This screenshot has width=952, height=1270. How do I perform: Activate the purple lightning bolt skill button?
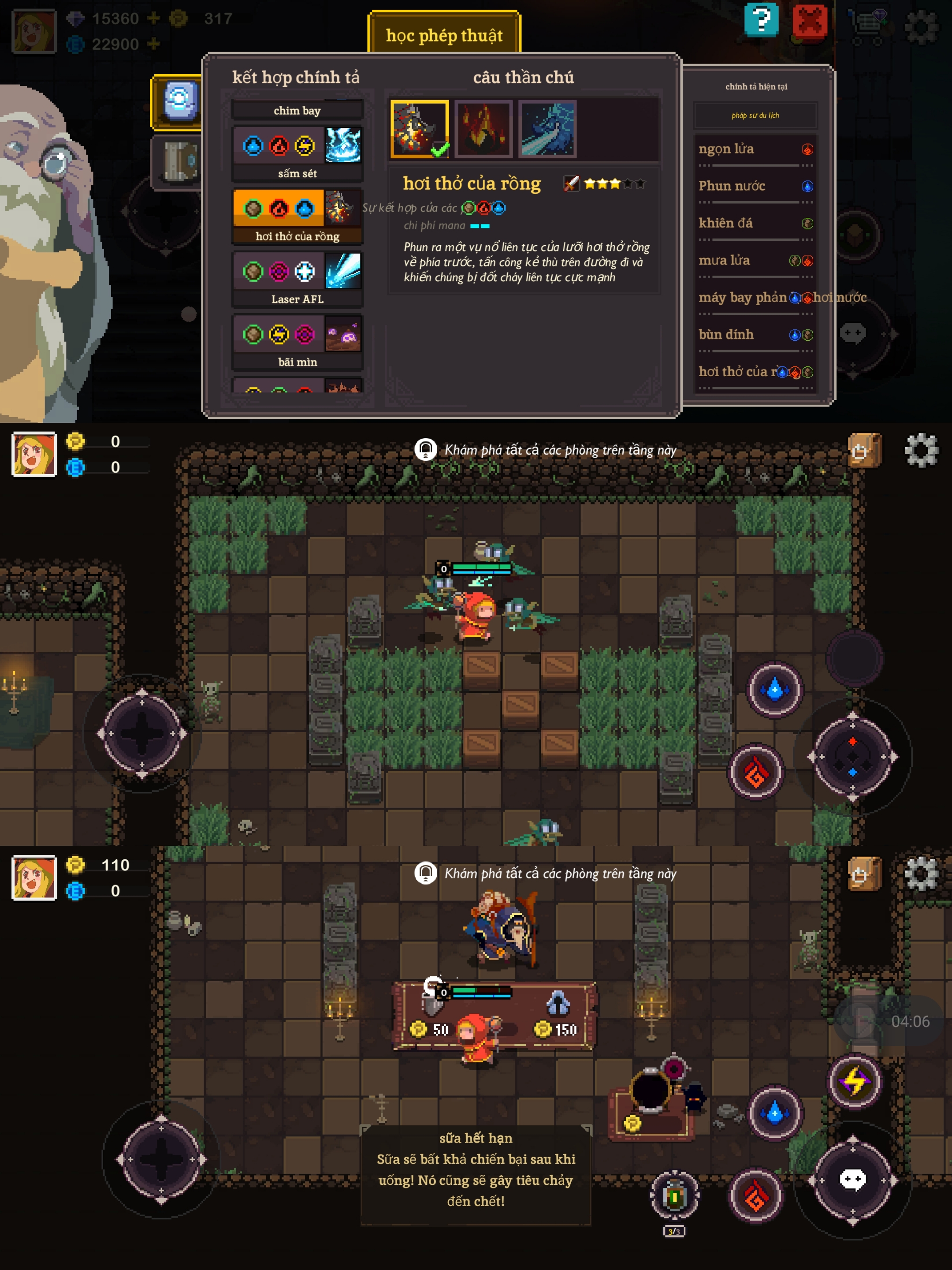[x=855, y=1081]
